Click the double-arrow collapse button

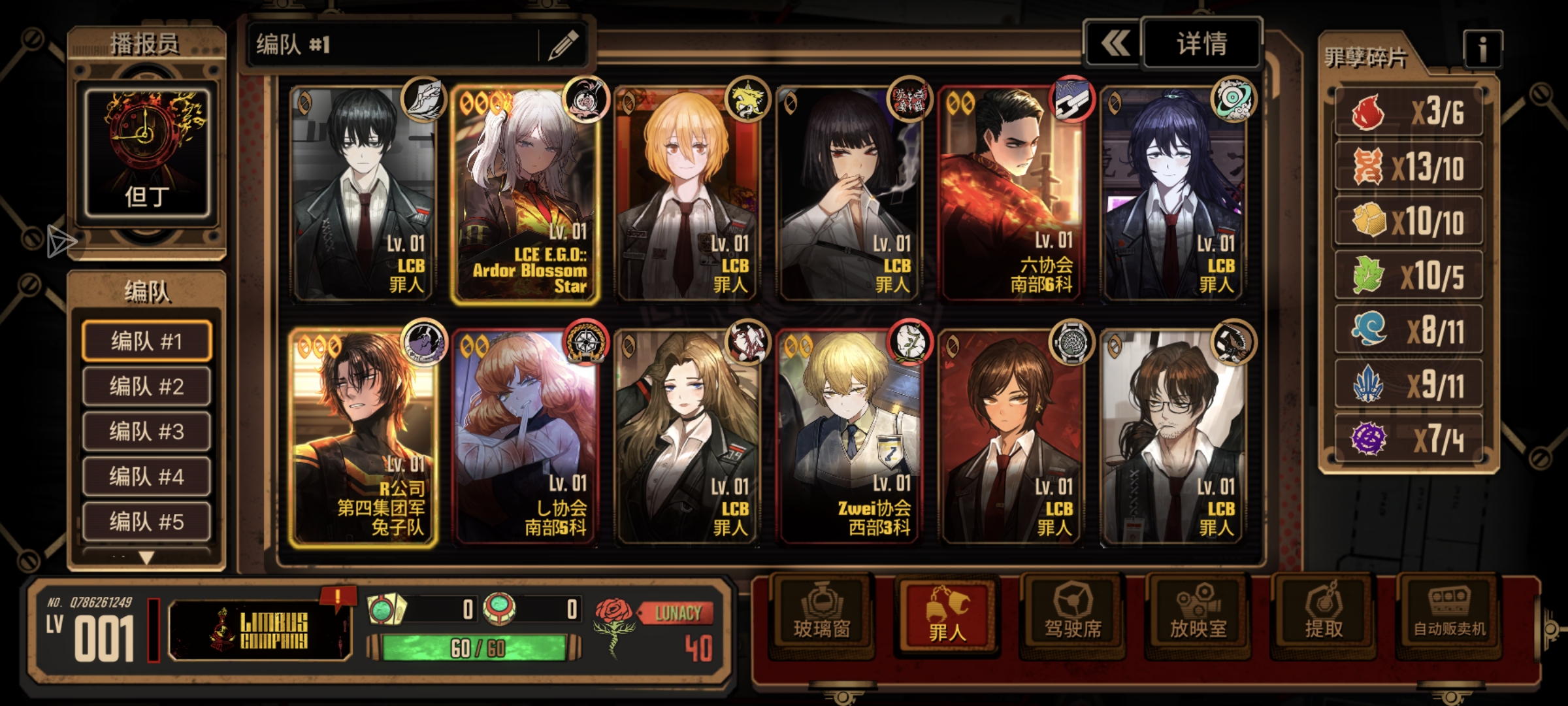pyautogui.click(x=1114, y=44)
